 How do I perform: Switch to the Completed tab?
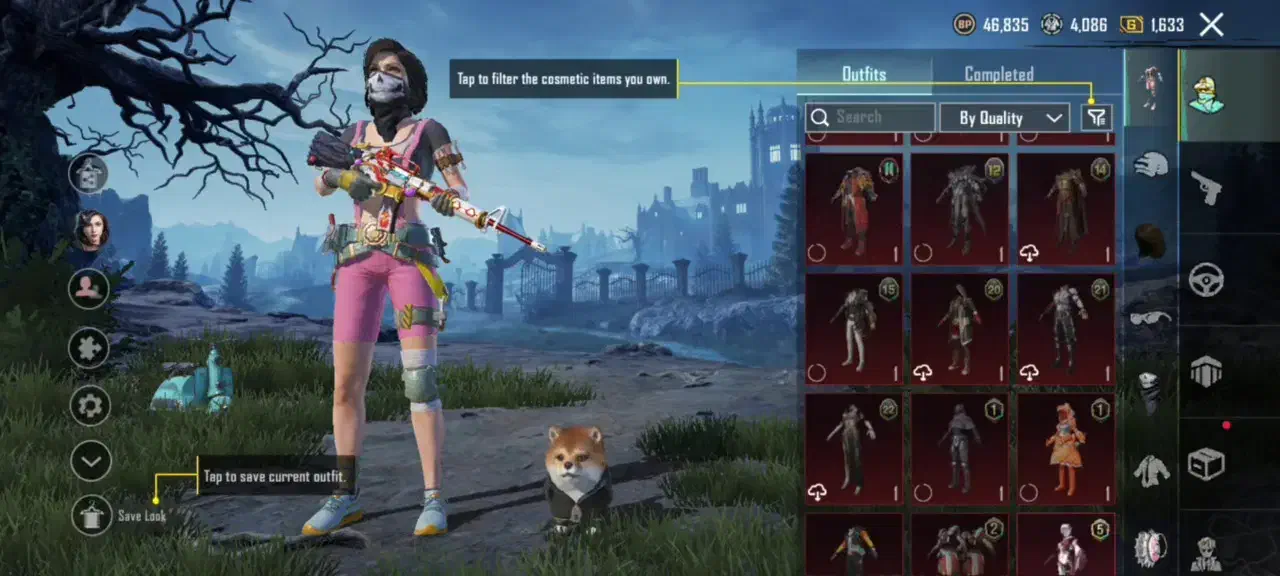[998, 74]
